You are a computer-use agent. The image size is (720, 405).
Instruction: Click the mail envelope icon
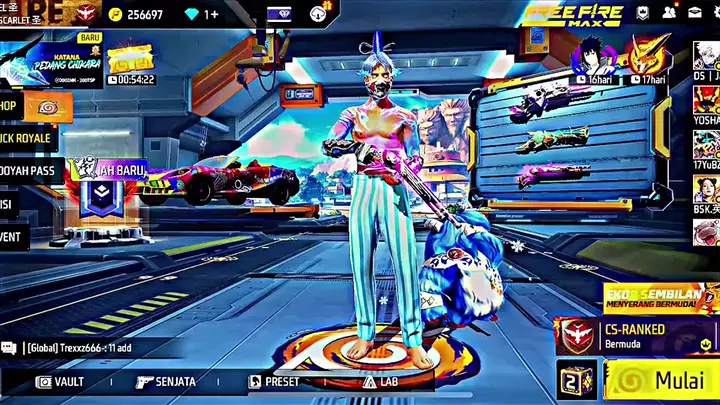tap(695, 13)
